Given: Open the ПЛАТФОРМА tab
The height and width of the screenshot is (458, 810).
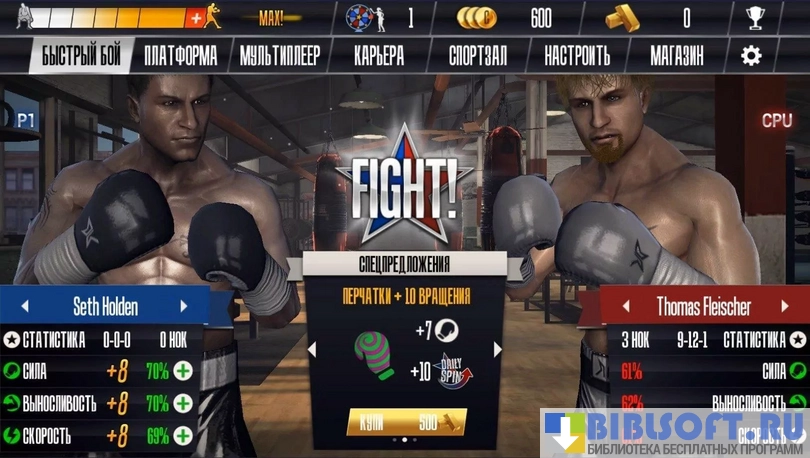Looking at the screenshot, I should 180,56.
